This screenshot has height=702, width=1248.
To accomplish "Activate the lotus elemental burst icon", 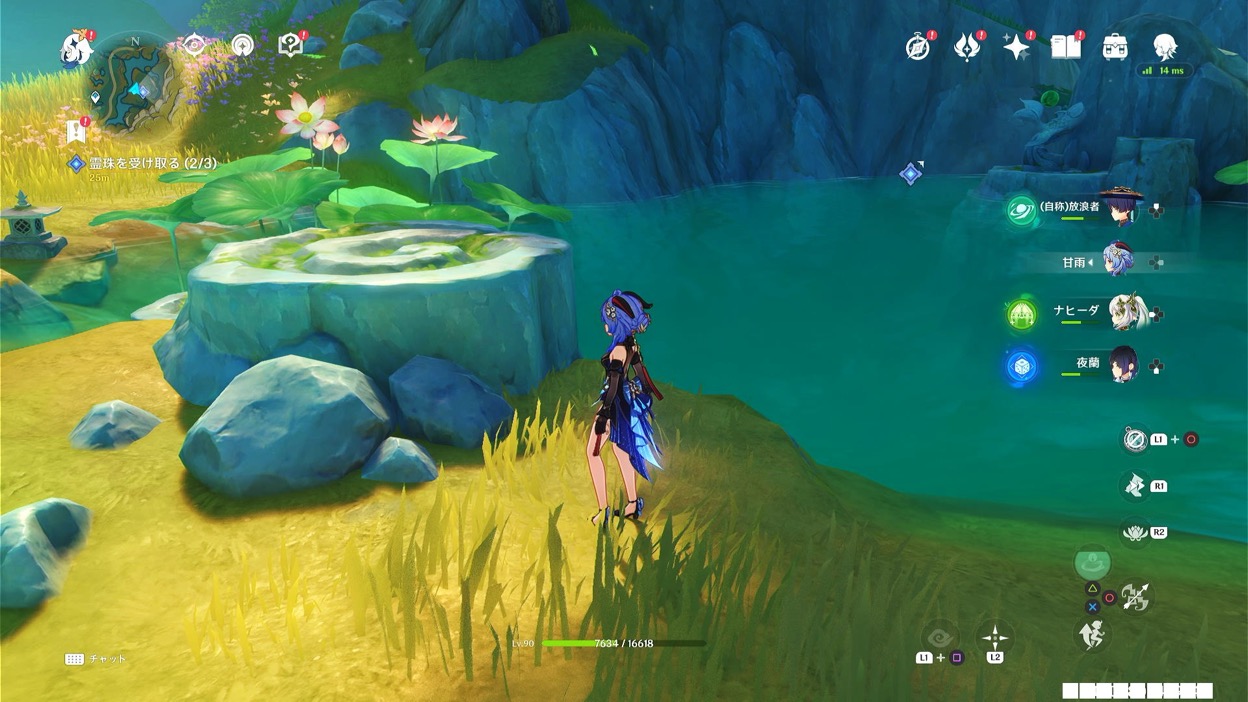I will point(1135,533).
